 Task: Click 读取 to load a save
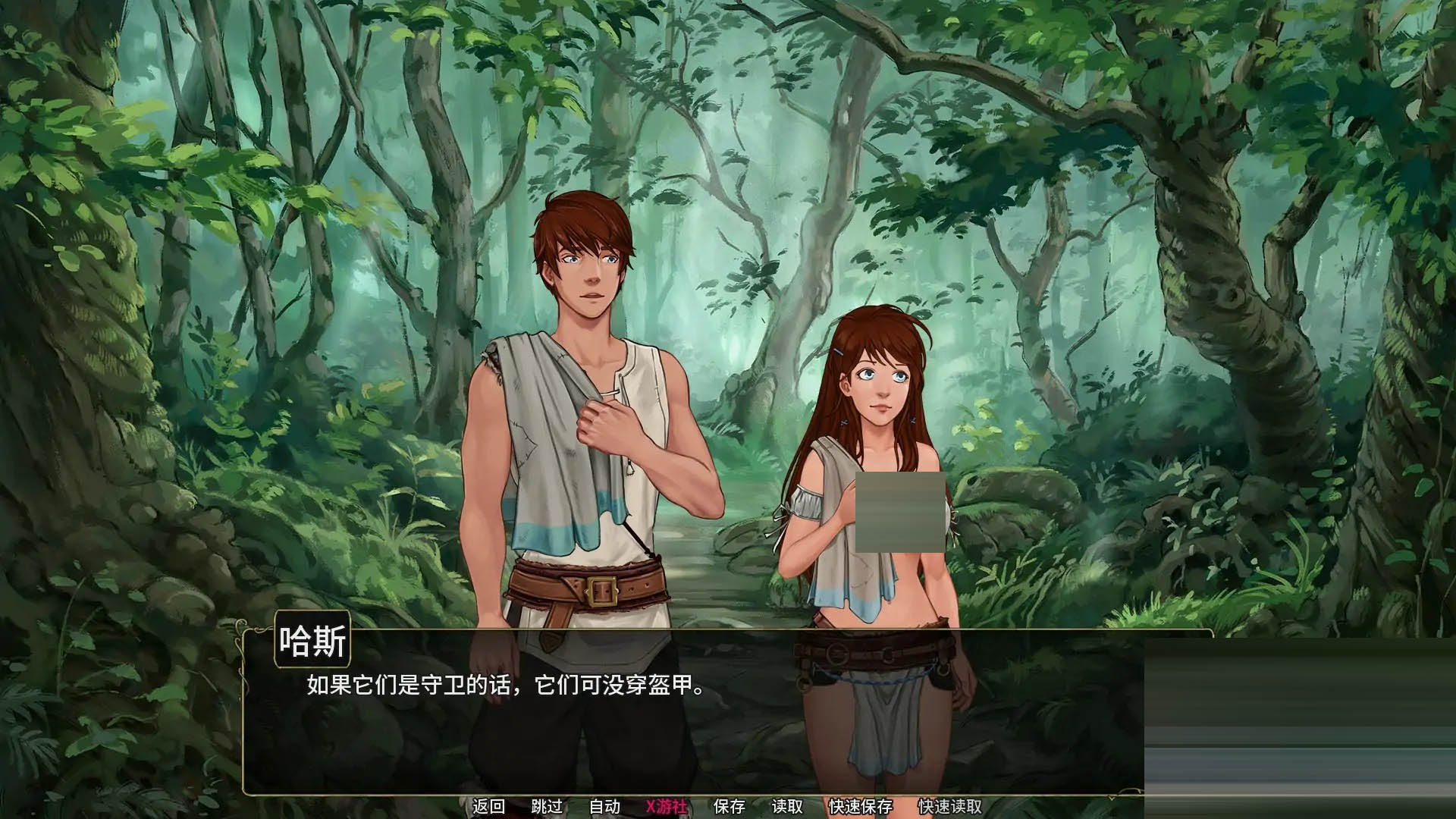pyautogui.click(x=784, y=807)
